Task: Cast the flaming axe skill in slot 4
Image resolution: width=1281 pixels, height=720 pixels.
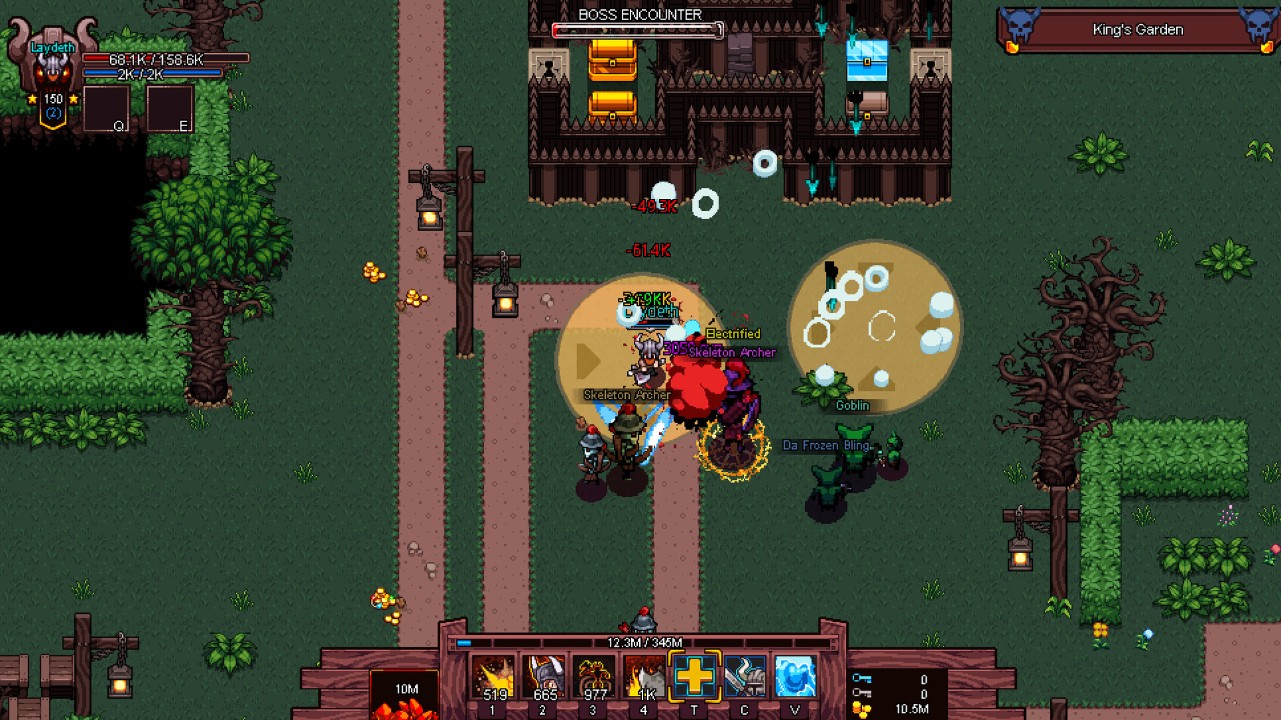Action: tap(645, 677)
